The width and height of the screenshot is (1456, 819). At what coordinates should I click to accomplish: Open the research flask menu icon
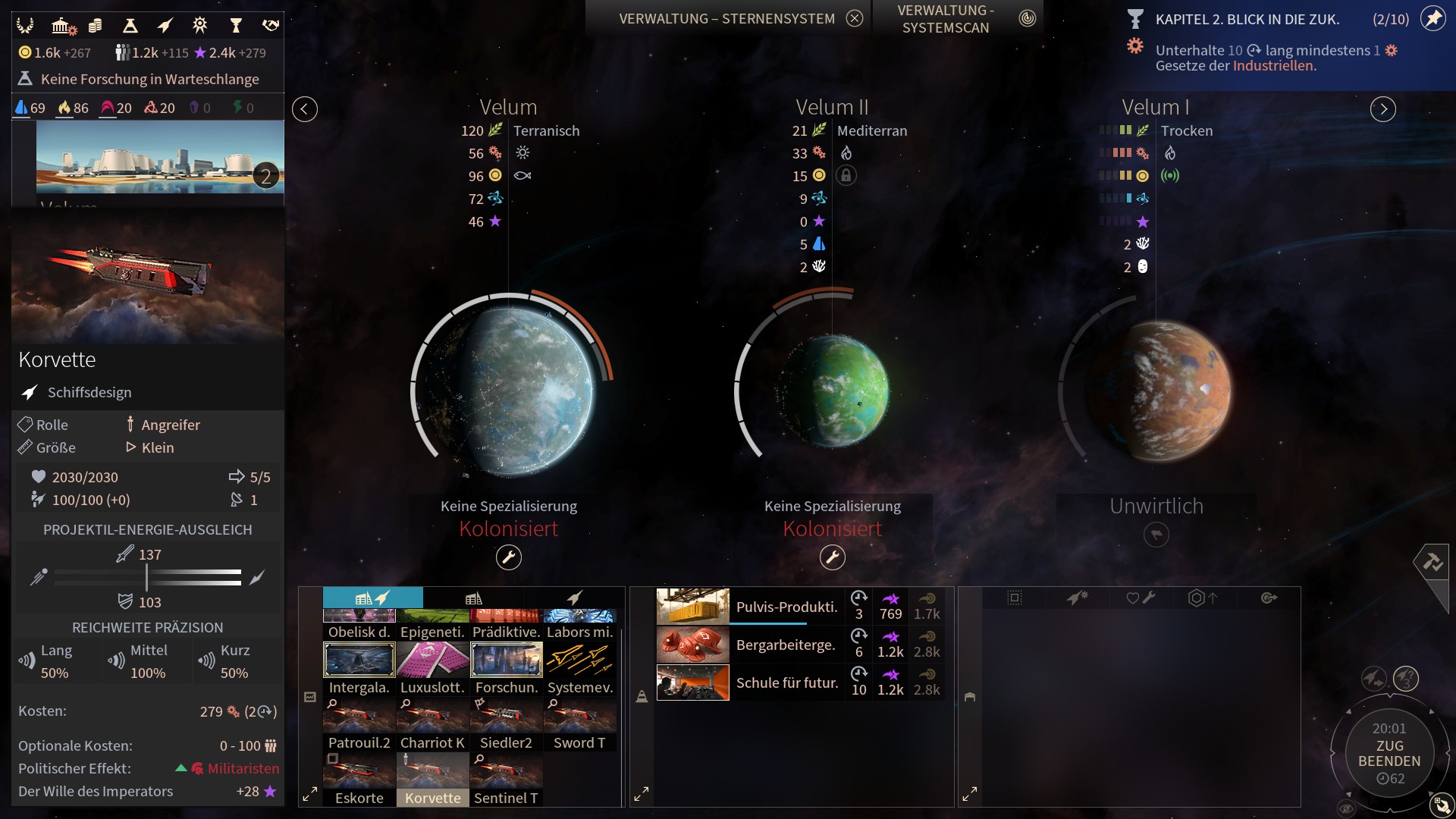click(x=130, y=27)
